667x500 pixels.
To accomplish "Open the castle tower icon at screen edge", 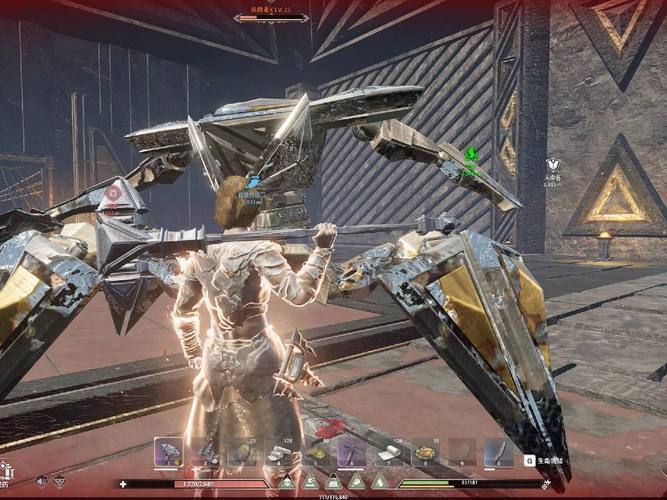I will pos(6,469).
